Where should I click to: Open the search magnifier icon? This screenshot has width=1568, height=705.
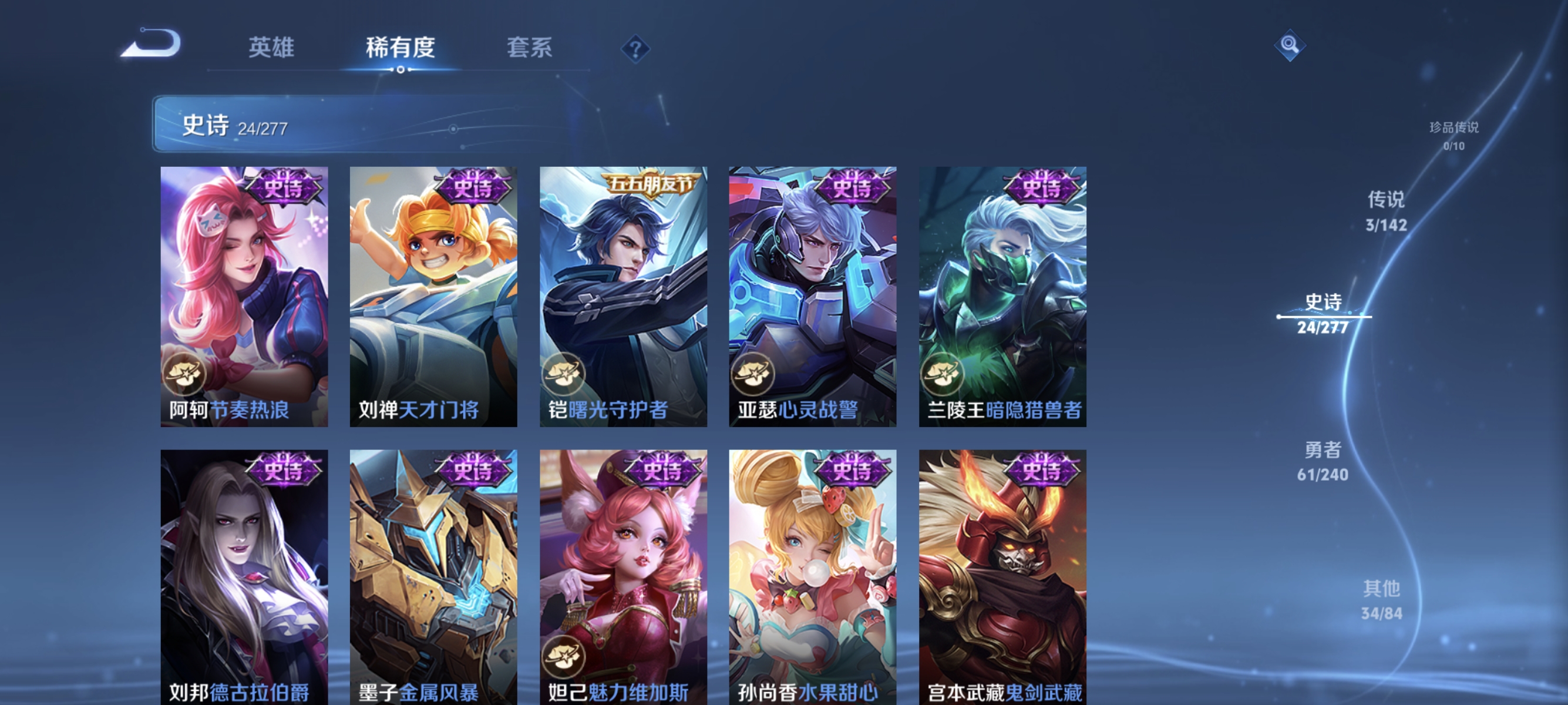pos(1290,46)
